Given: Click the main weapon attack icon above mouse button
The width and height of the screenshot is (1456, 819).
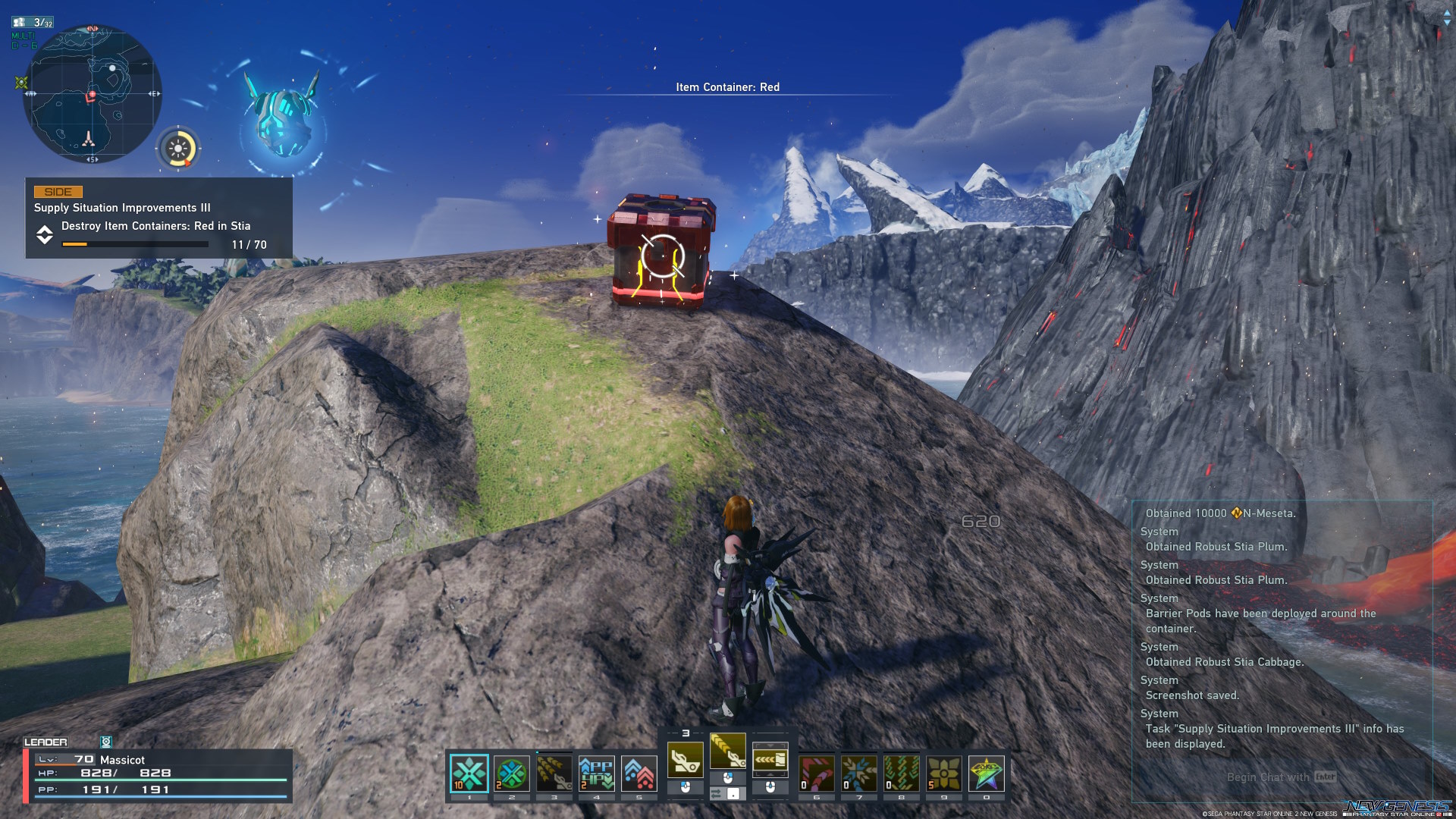Looking at the screenshot, I should coord(686,758).
